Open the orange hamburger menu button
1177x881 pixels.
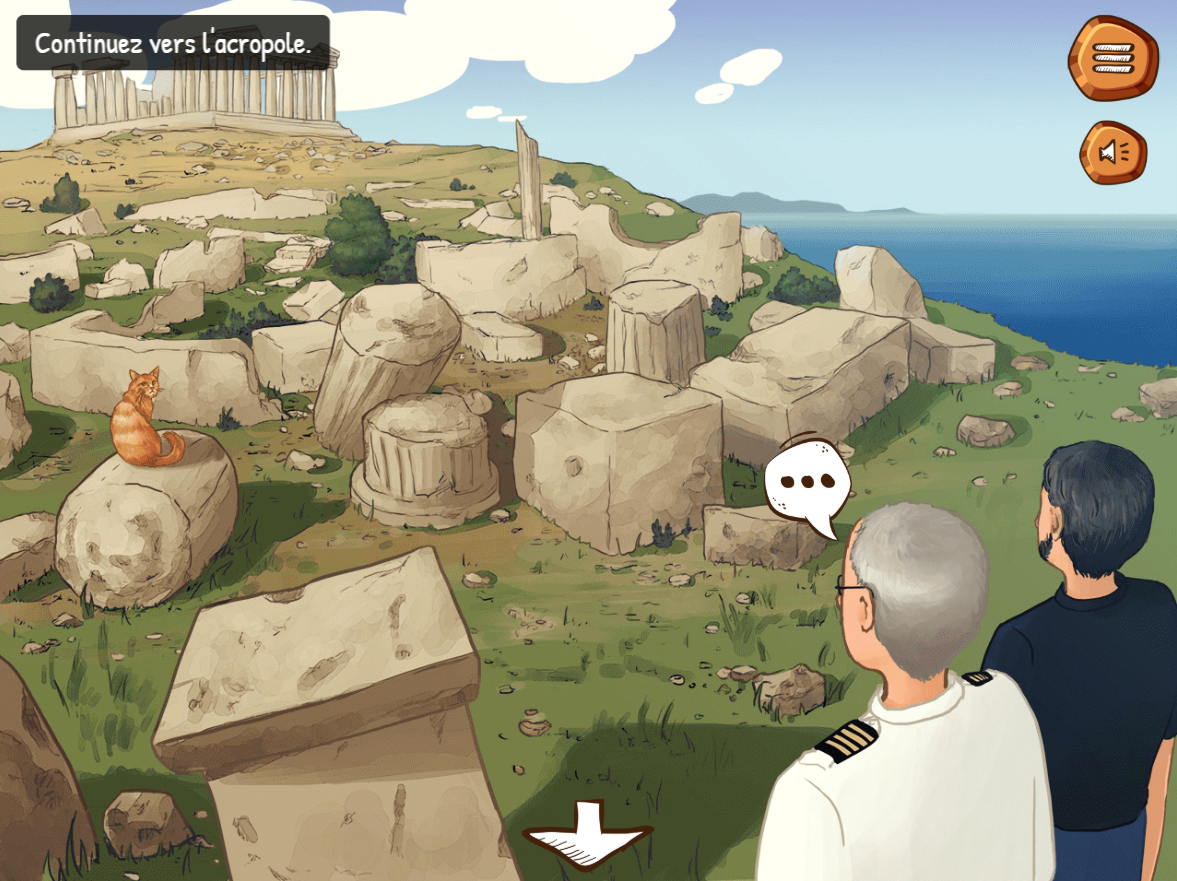1112,57
